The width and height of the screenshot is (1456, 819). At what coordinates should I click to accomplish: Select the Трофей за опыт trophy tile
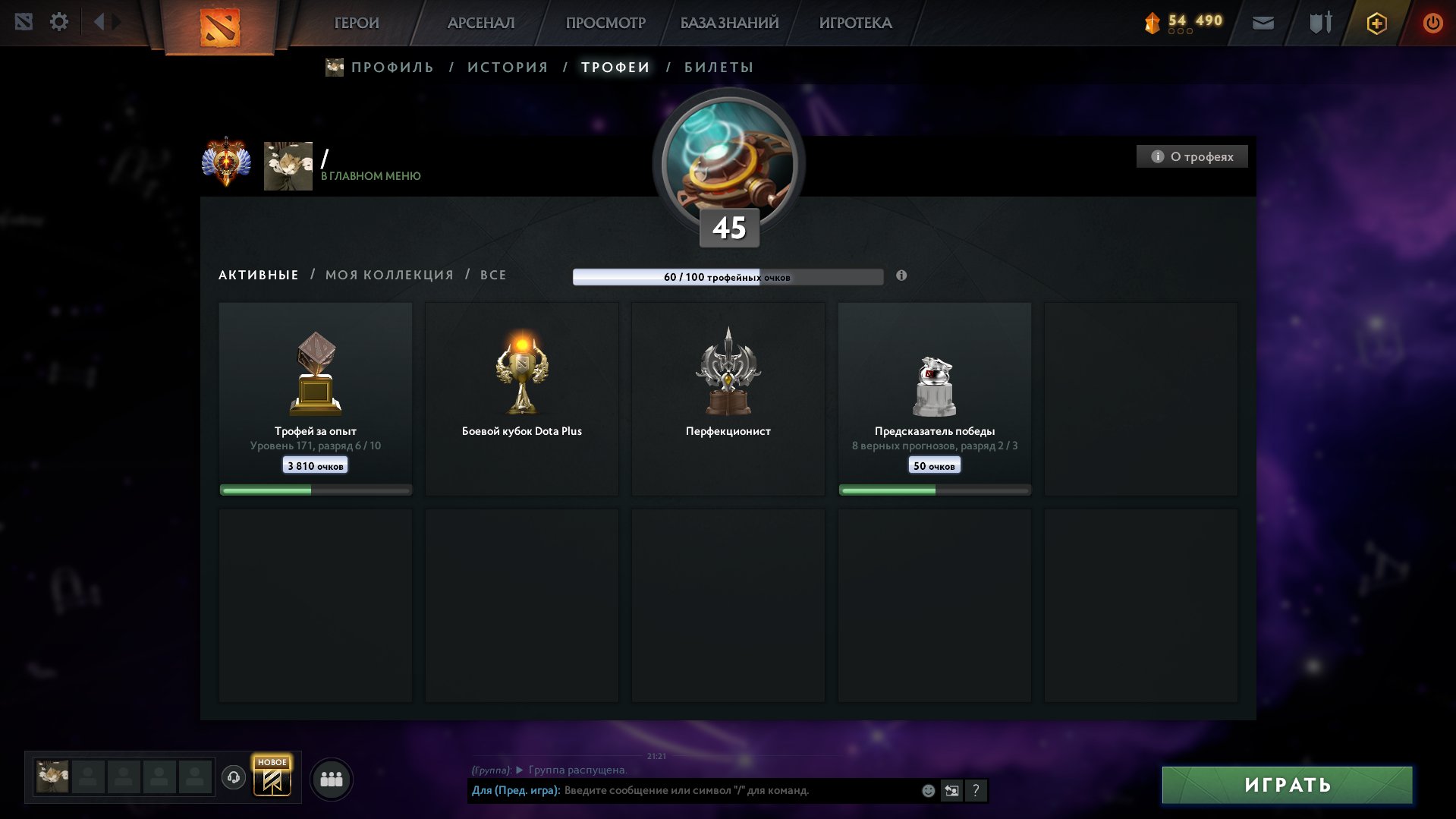(x=316, y=398)
